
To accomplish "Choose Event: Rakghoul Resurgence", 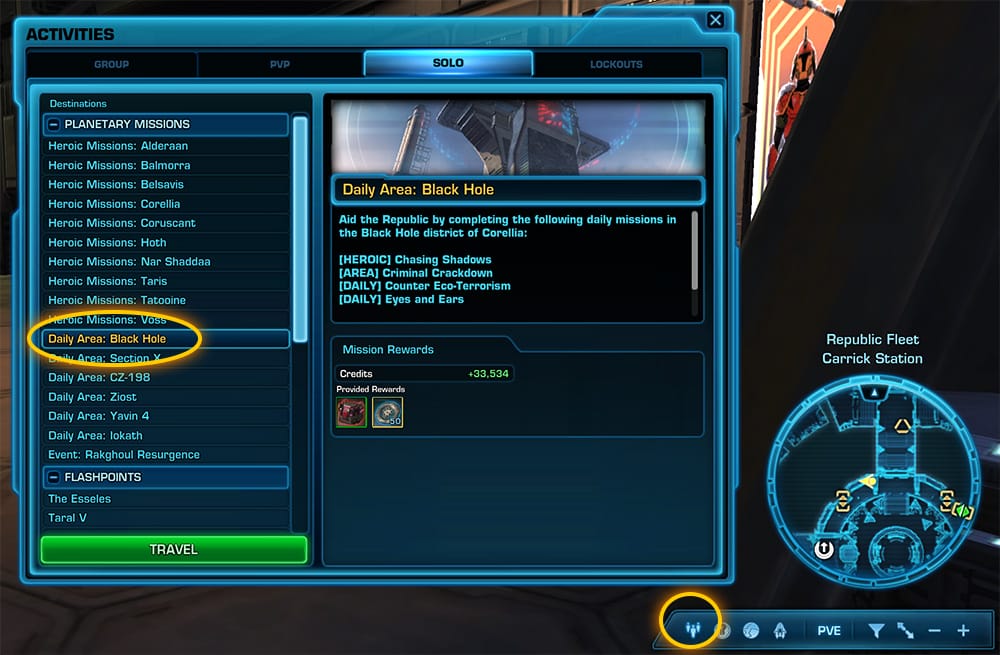I will click(x=124, y=455).
